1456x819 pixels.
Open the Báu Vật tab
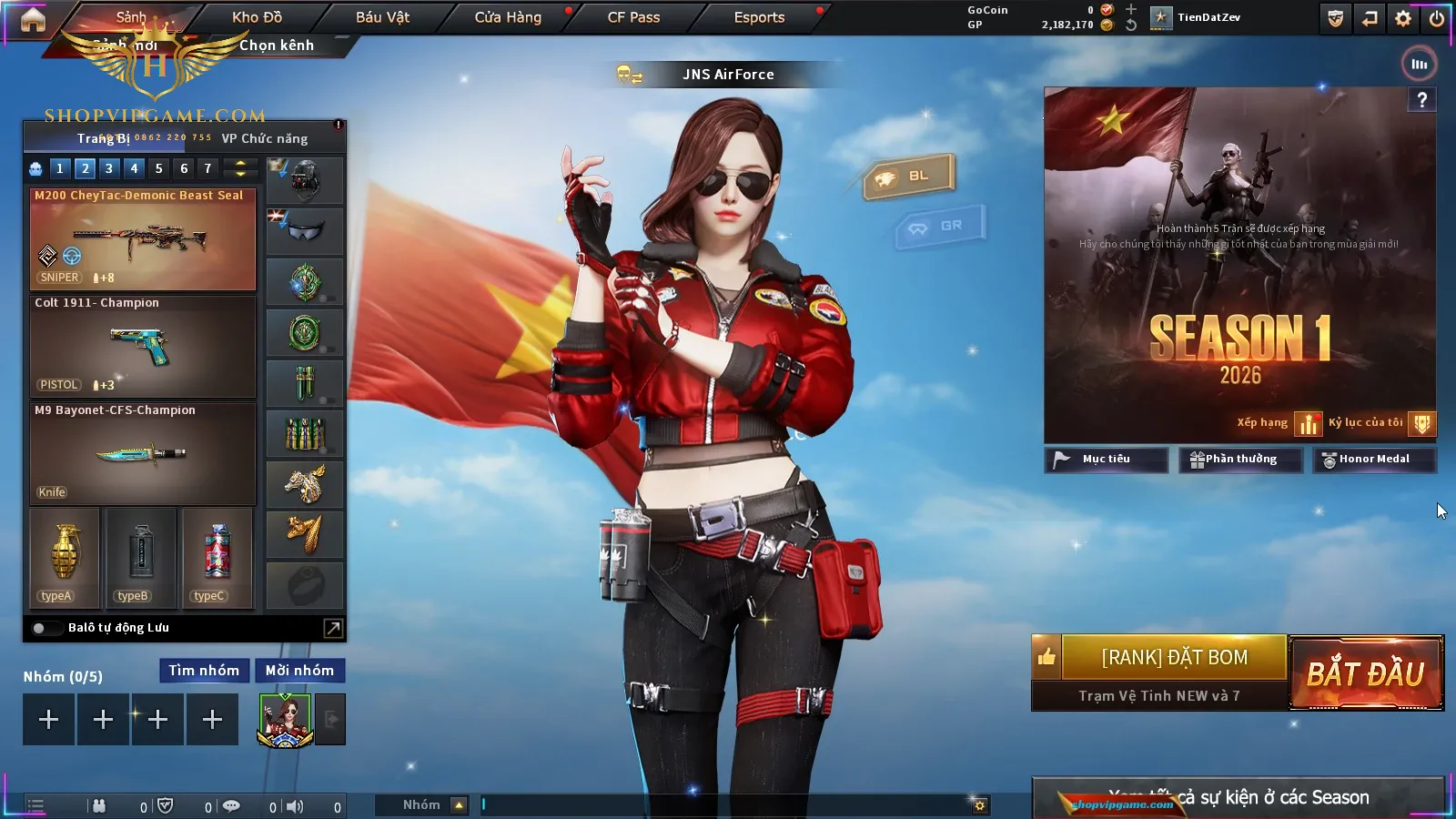click(382, 17)
